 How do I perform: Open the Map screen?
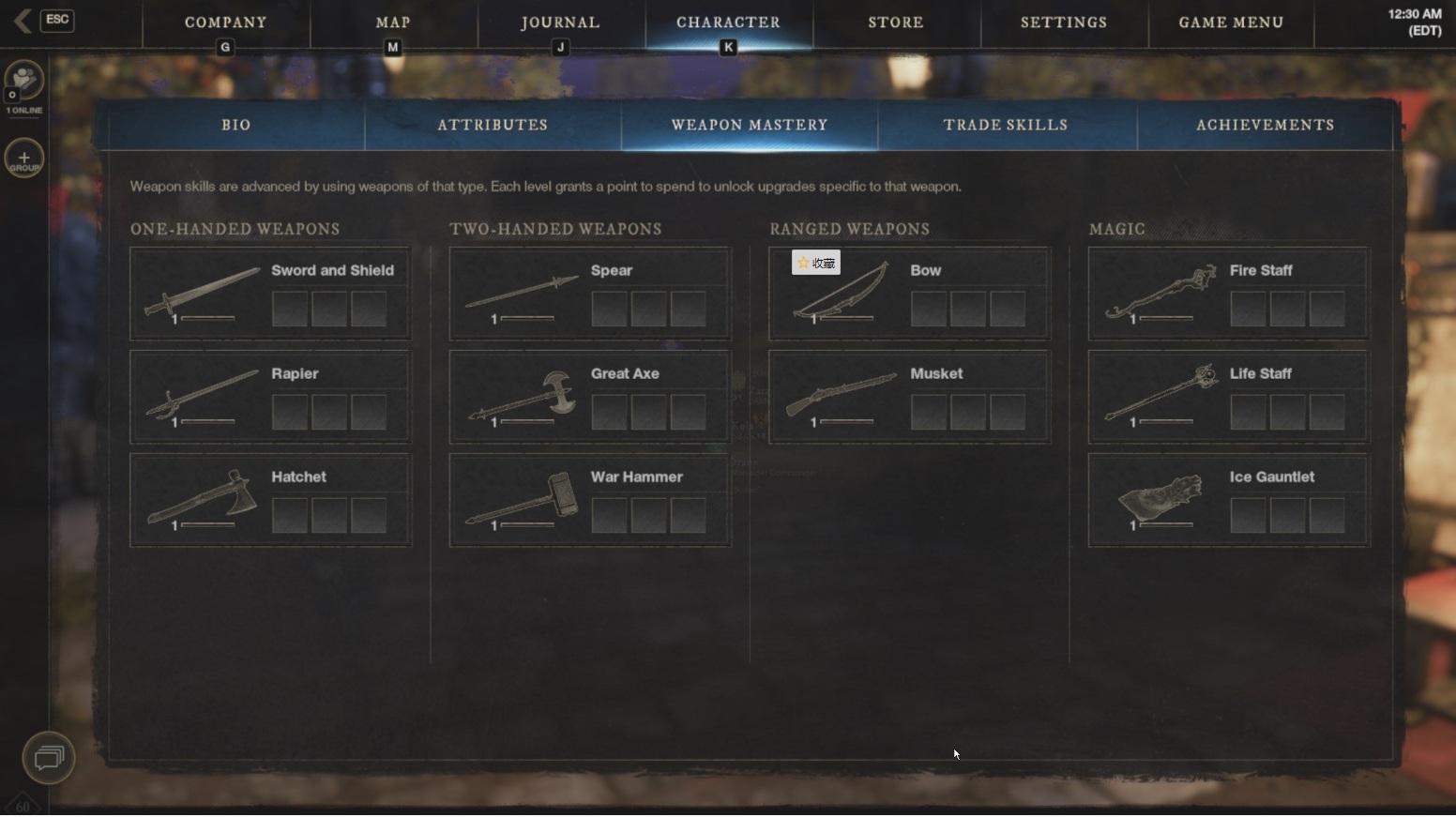(393, 23)
